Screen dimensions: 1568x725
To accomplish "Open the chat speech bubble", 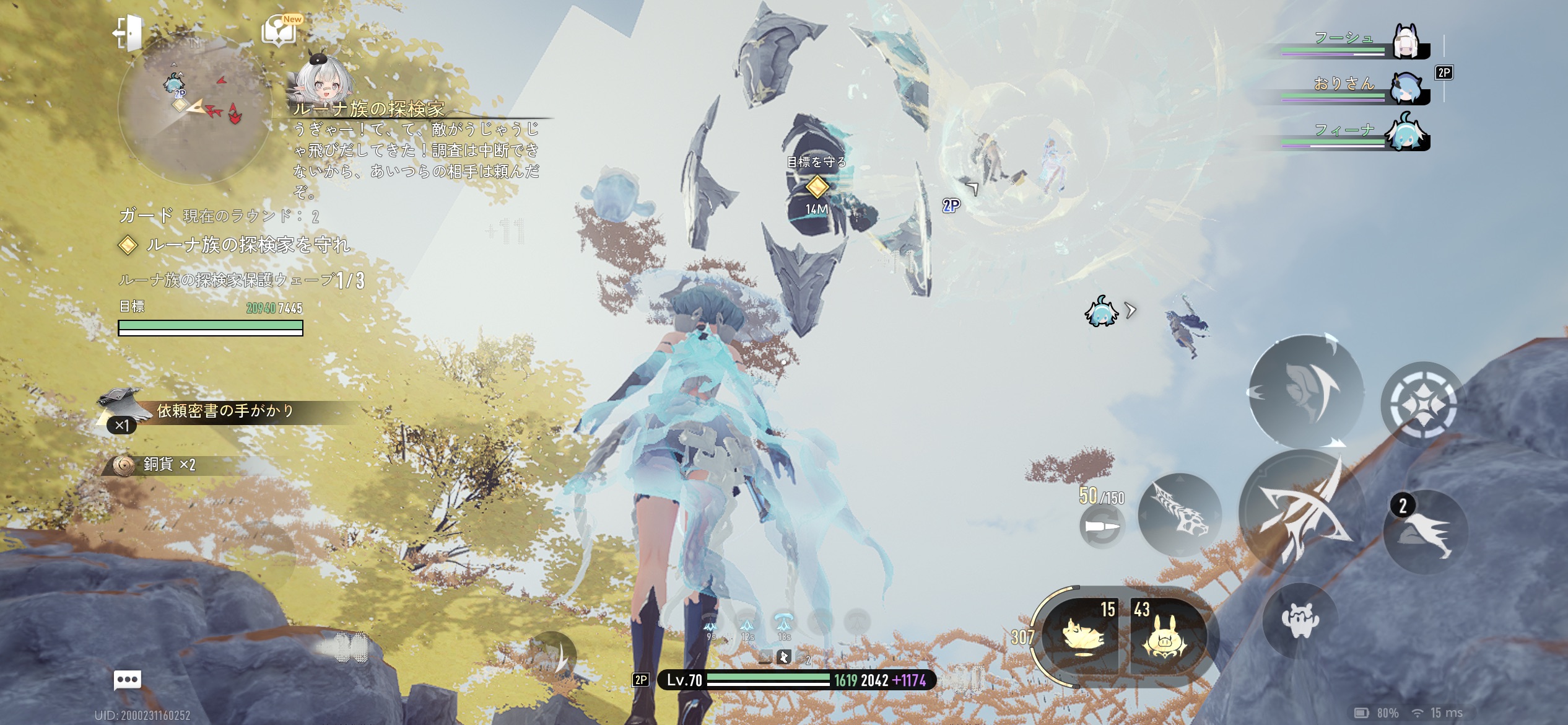I will coord(128,680).
